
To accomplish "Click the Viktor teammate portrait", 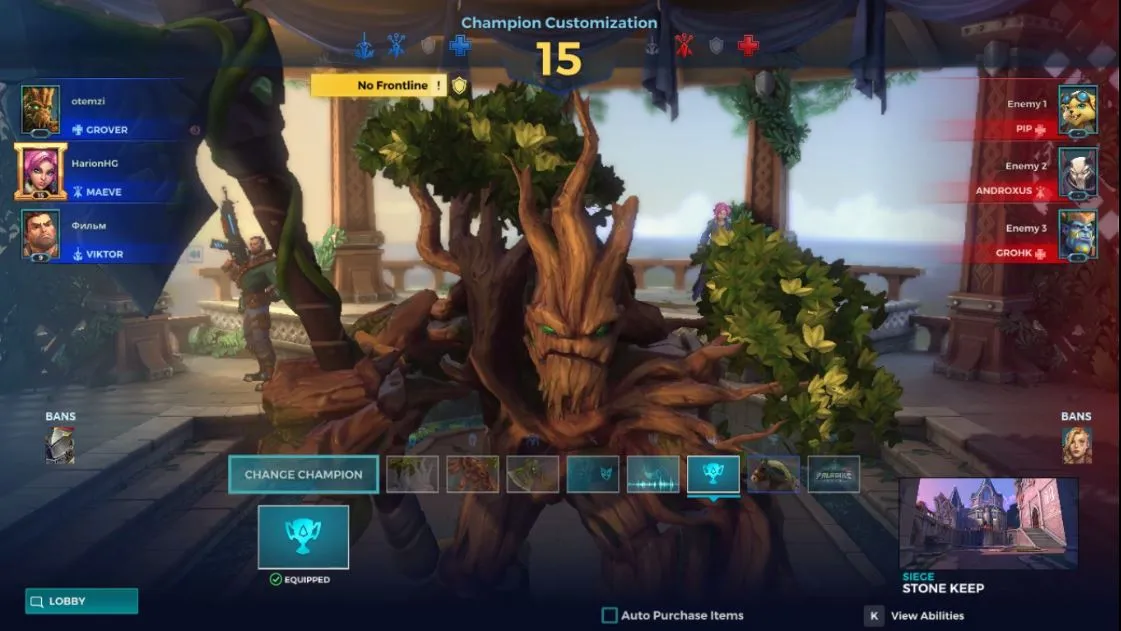I will [x=41, y=235].
